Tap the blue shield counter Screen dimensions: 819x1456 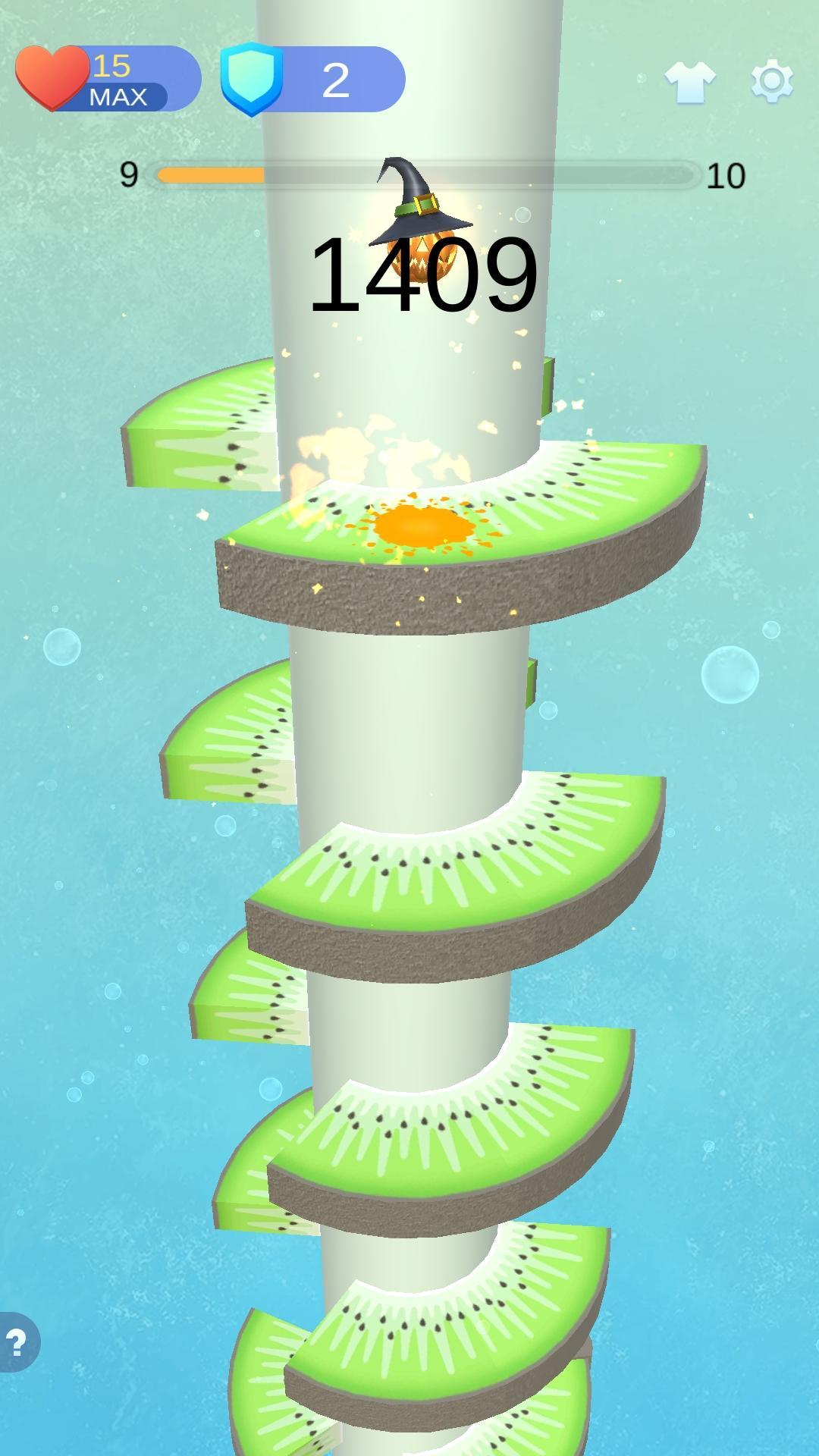[312, 79]
